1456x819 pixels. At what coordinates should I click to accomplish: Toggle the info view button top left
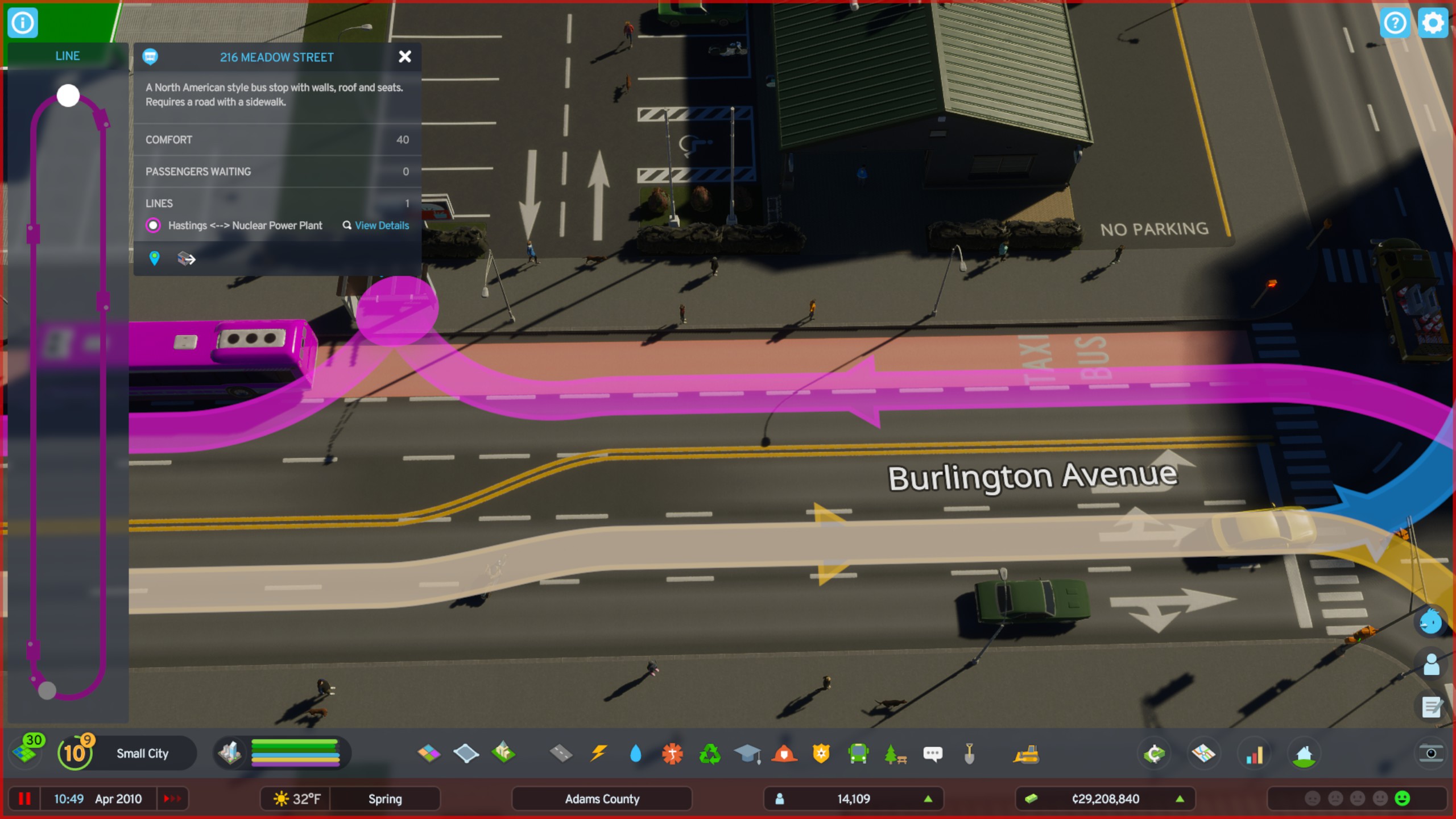coord(22,23)
